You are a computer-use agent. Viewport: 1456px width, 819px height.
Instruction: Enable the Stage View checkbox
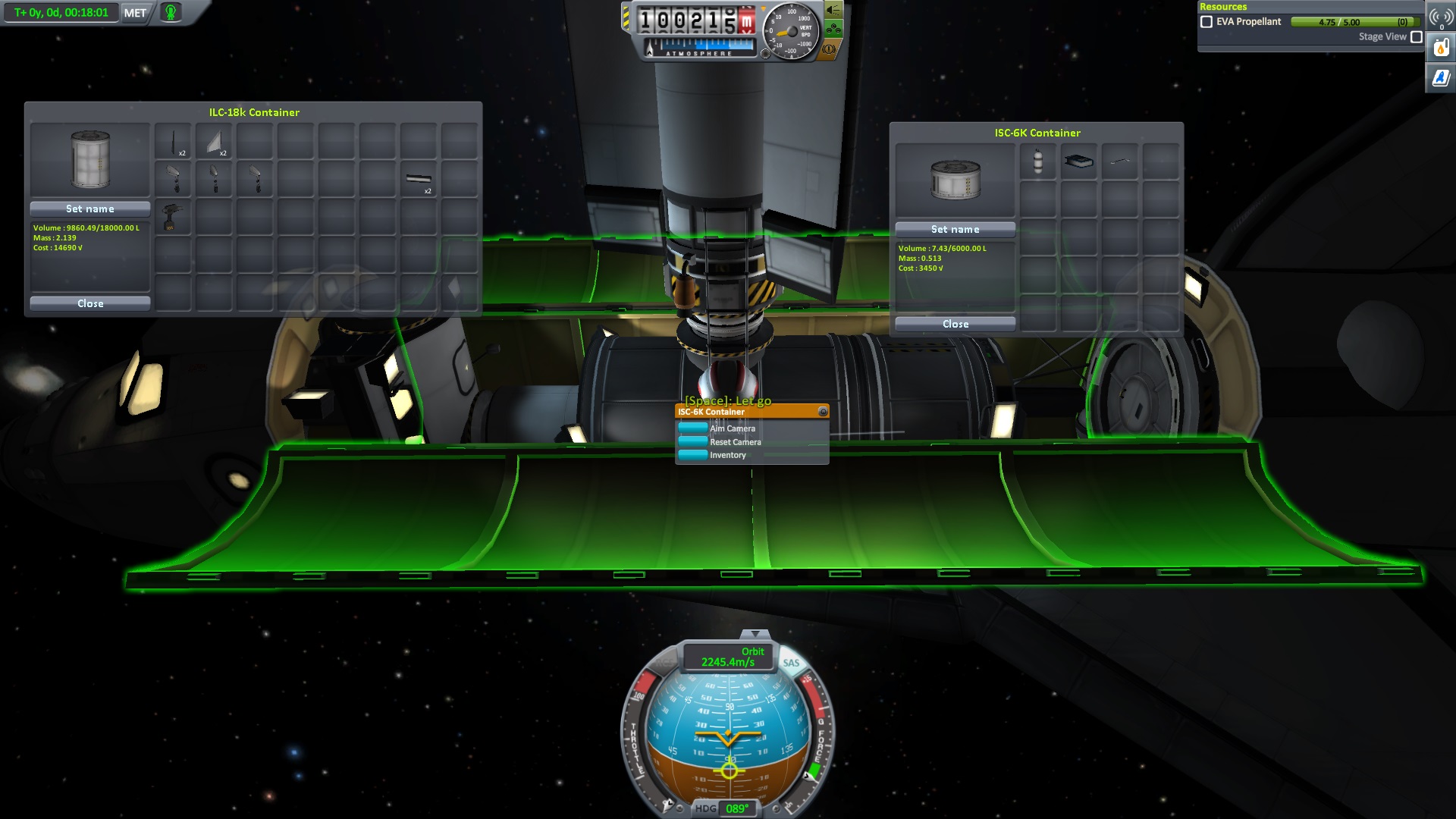(1416, 36)
